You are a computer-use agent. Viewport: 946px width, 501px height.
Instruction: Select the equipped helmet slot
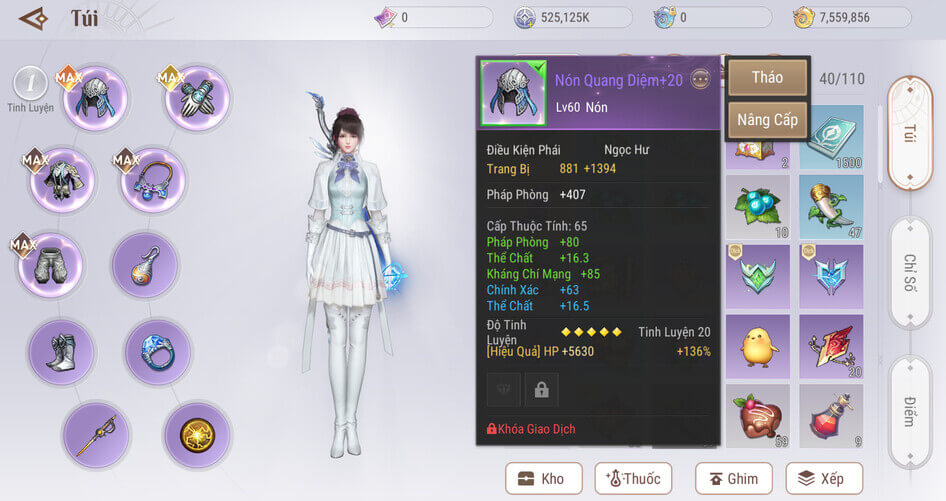click(x=96, y=99)
